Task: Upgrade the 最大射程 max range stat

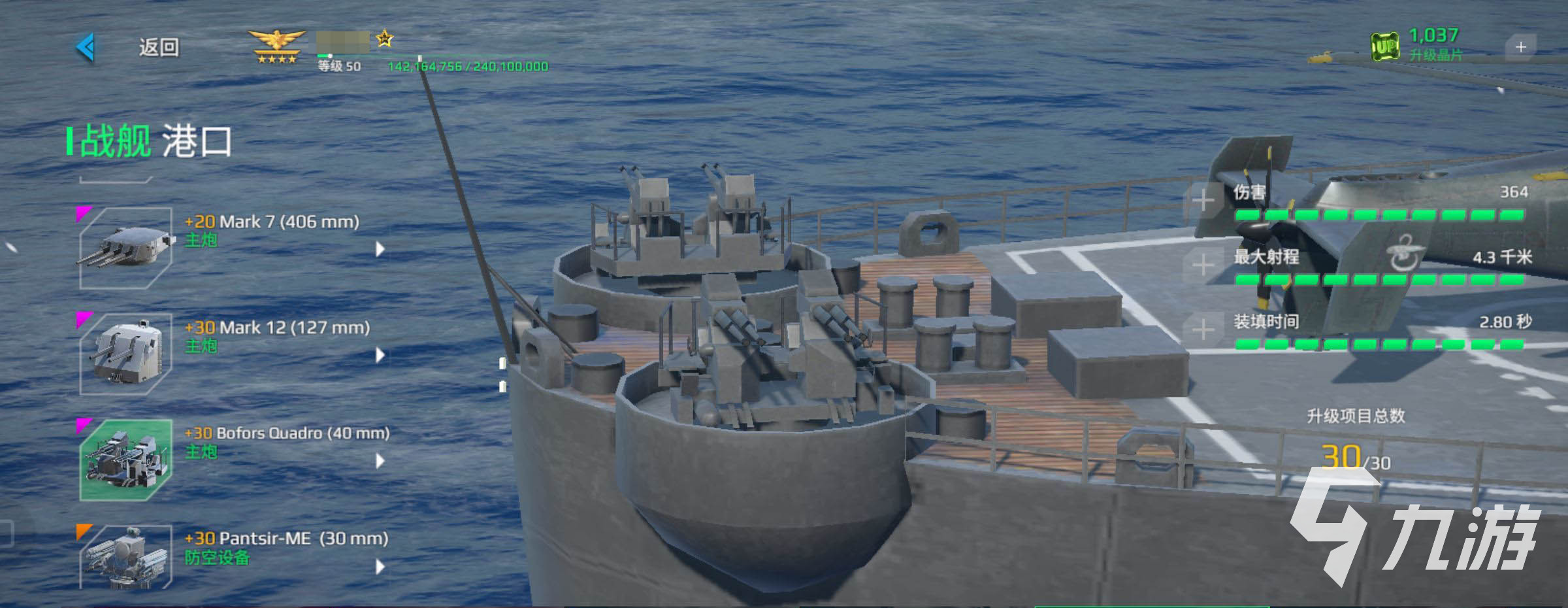Action: pos(1203,265)
